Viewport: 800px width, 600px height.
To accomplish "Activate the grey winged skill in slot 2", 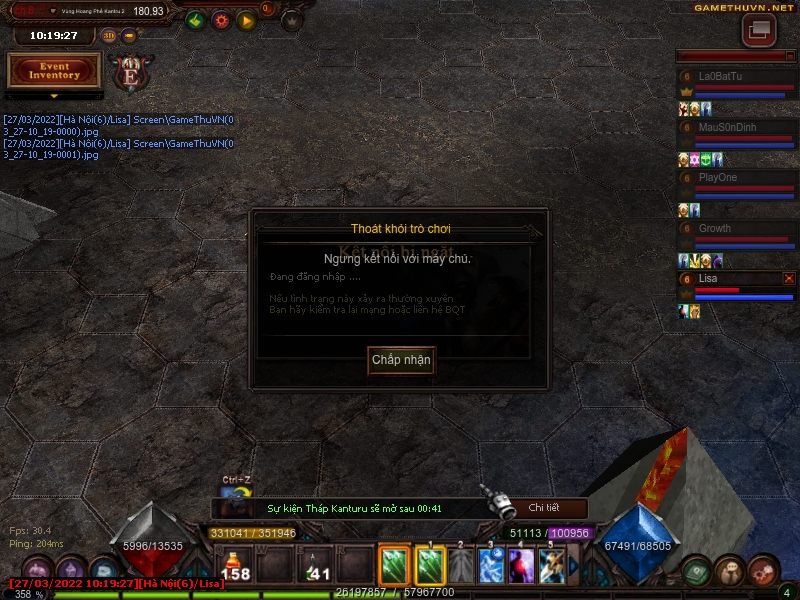I will (x=460, y=566).
